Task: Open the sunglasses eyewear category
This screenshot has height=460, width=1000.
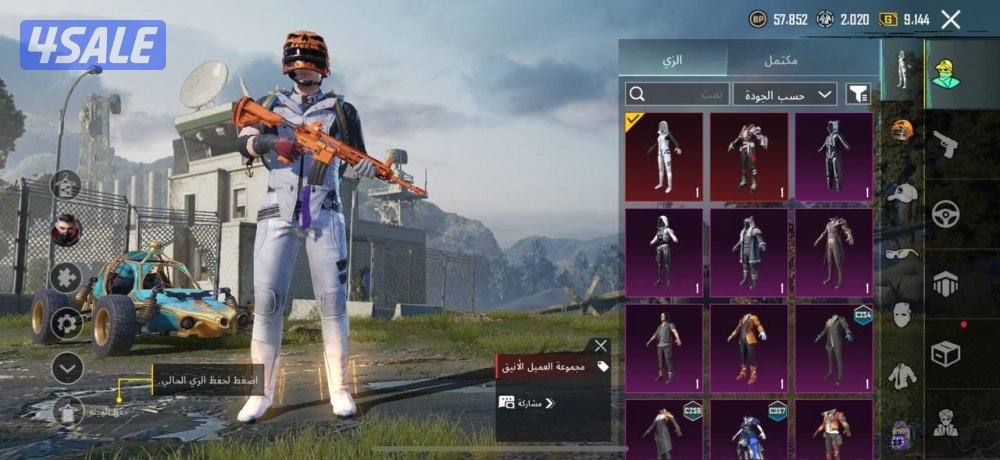Action: tap(902, 253)
